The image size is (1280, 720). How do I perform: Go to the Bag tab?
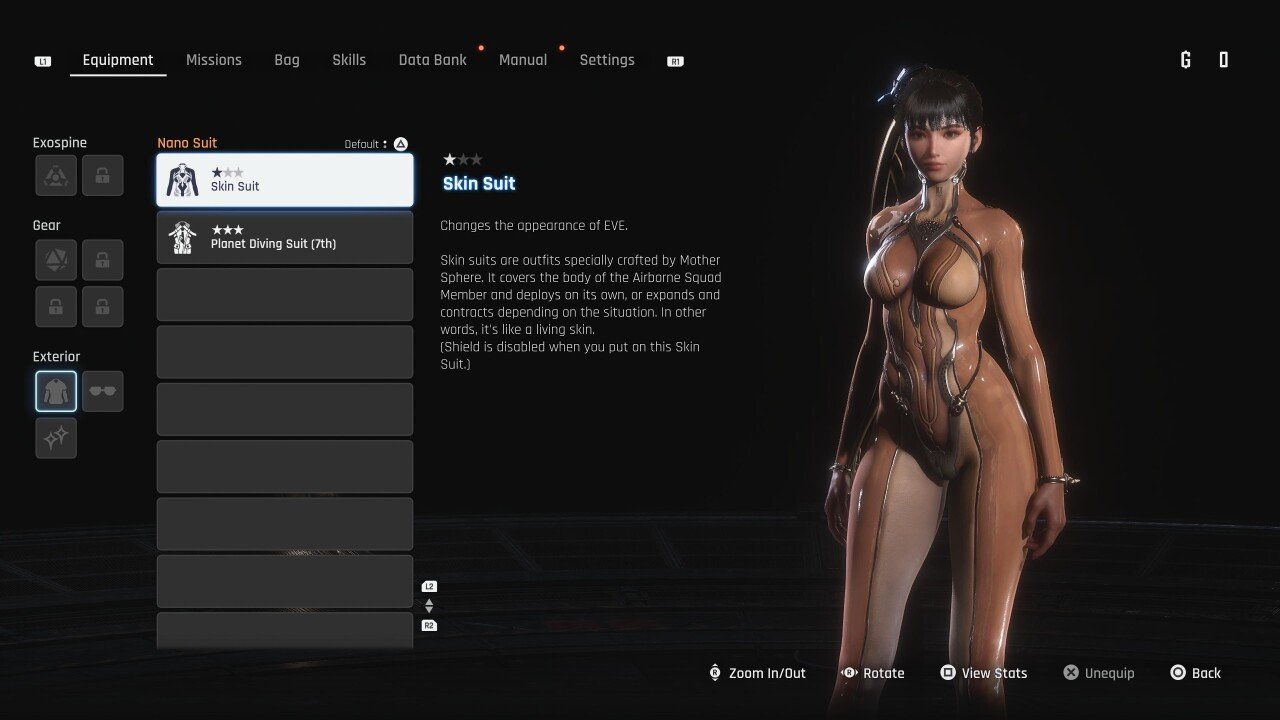click(287, 60)
